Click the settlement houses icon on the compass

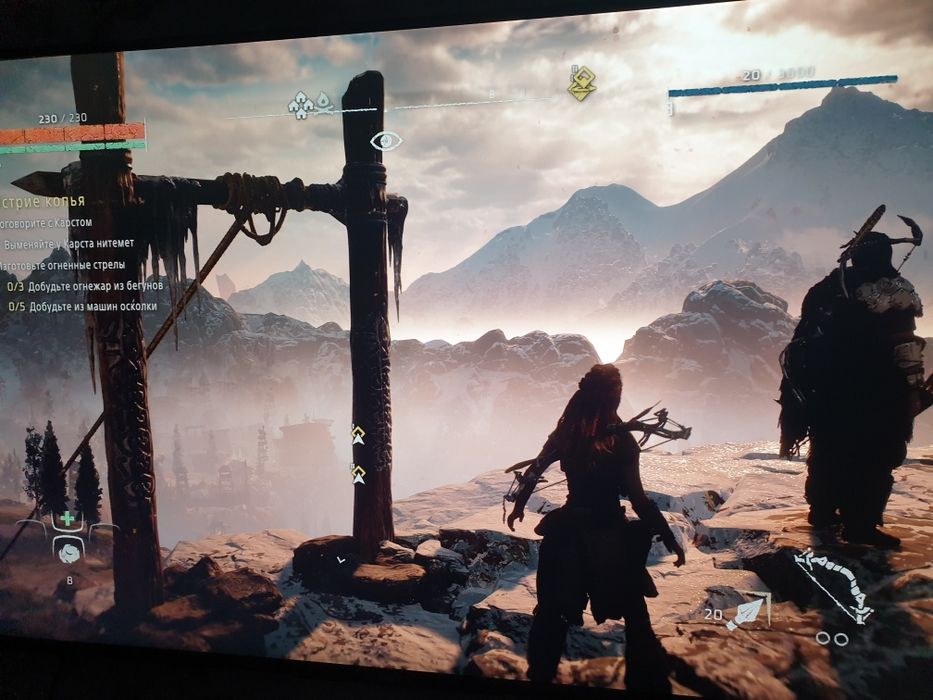pos(301,105)
